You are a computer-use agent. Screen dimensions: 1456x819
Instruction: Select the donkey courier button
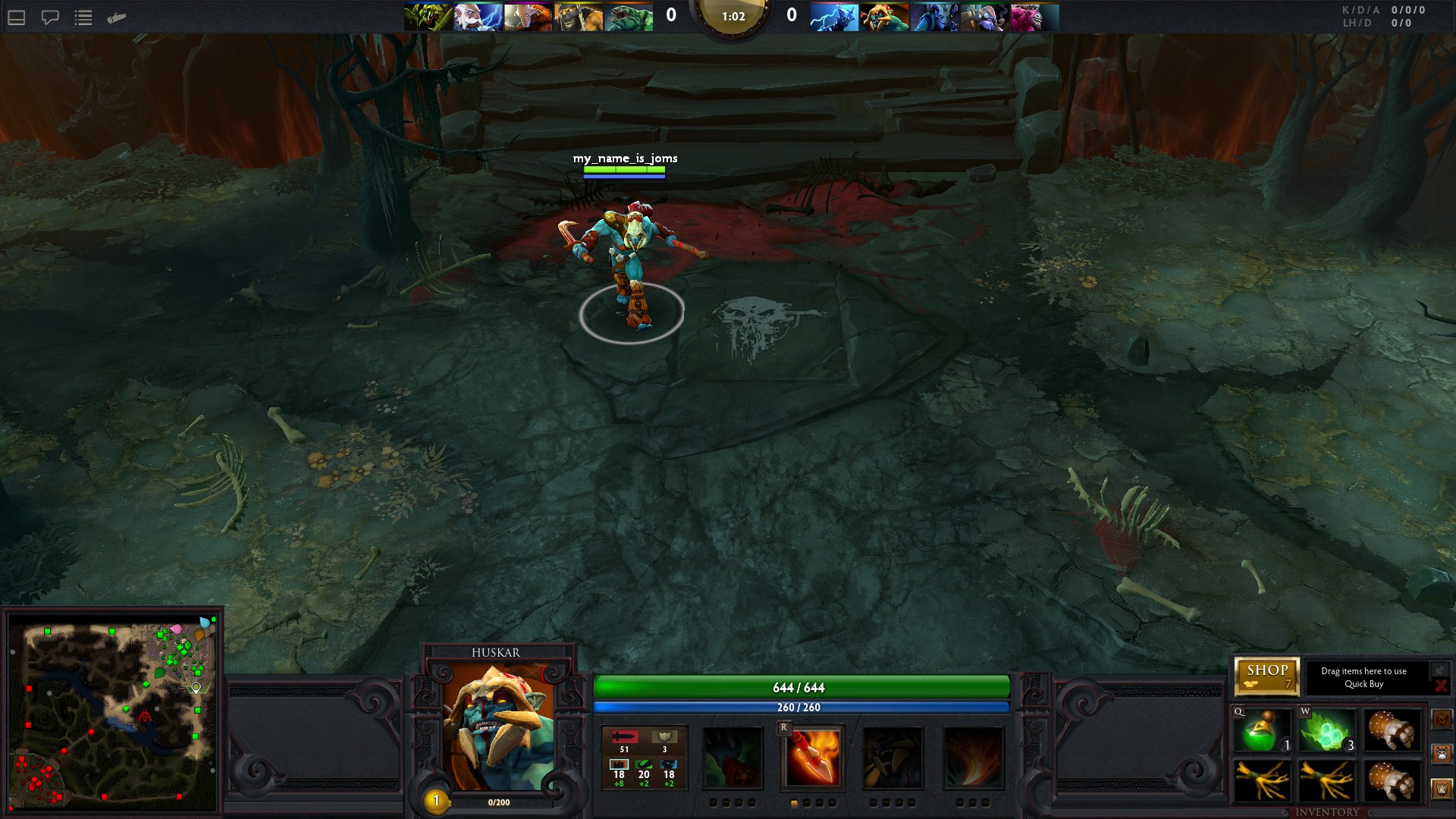click(1442, 754)
